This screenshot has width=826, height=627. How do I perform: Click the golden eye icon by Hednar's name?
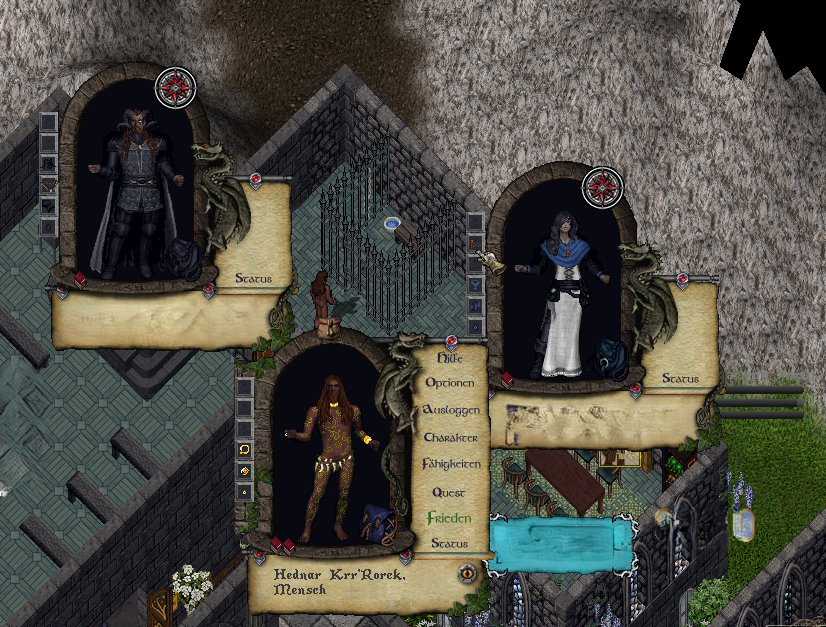tap(466, 573)
